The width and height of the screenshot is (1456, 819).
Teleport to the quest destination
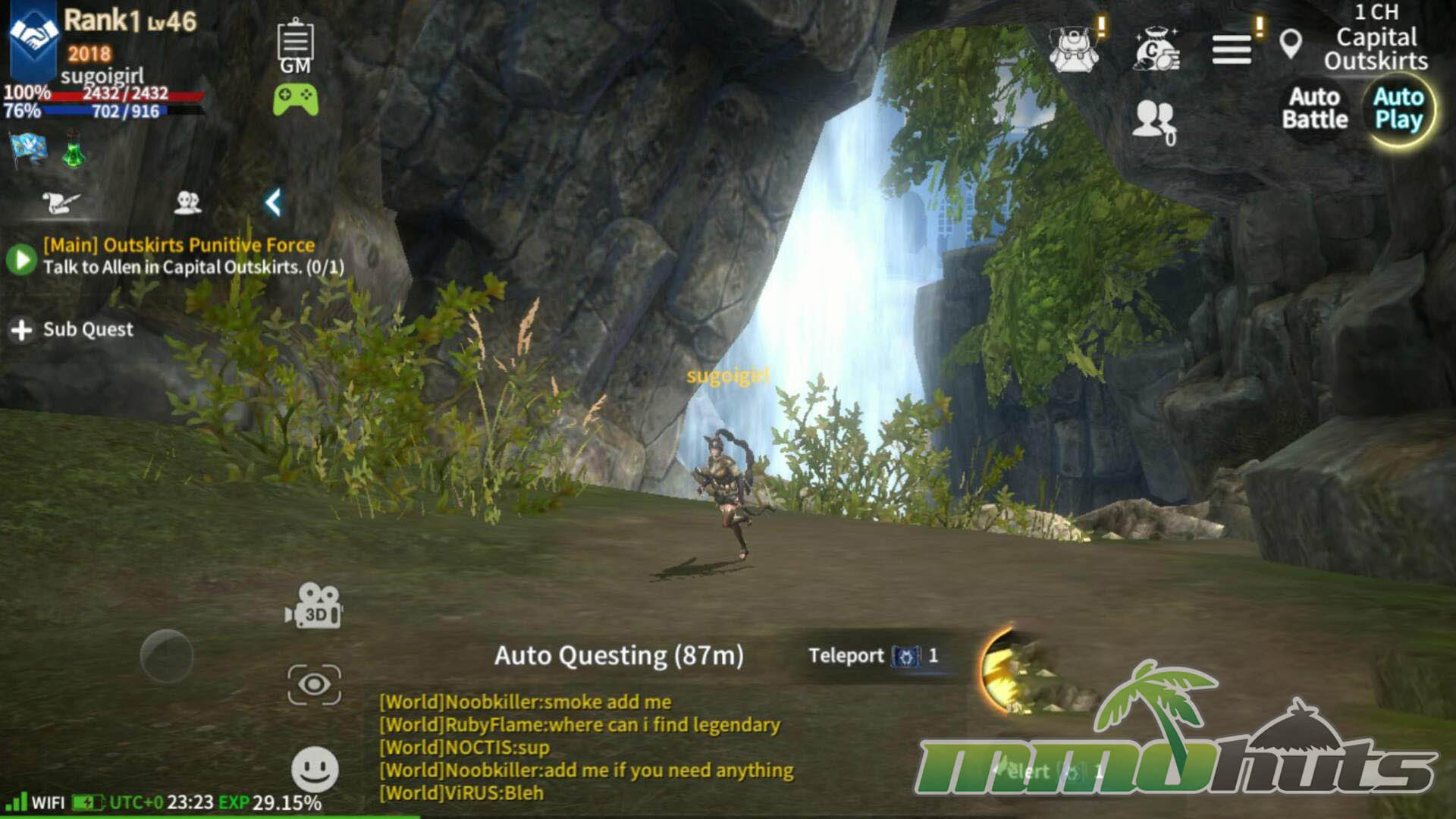(x=872, y=656)
